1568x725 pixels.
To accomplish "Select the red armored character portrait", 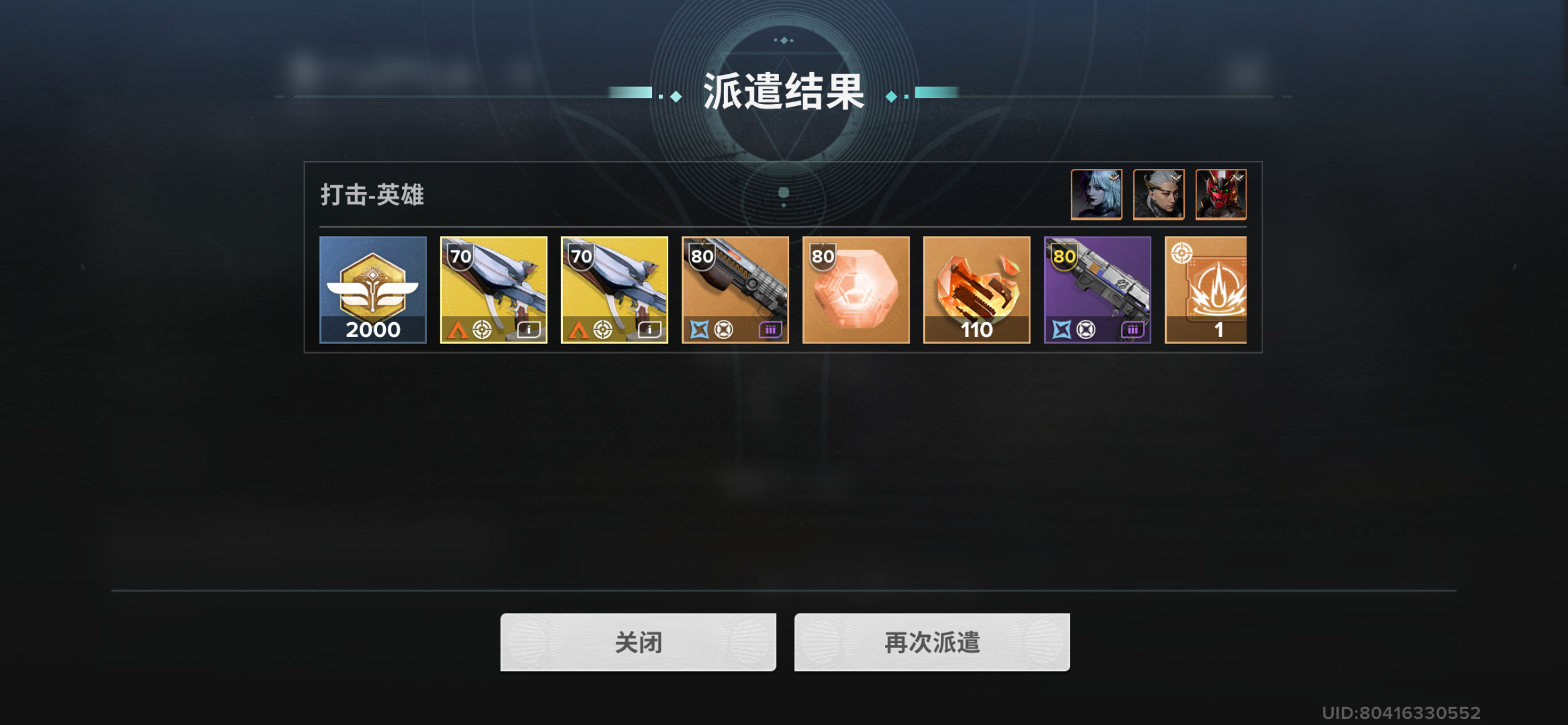I will pos(1220,195).
